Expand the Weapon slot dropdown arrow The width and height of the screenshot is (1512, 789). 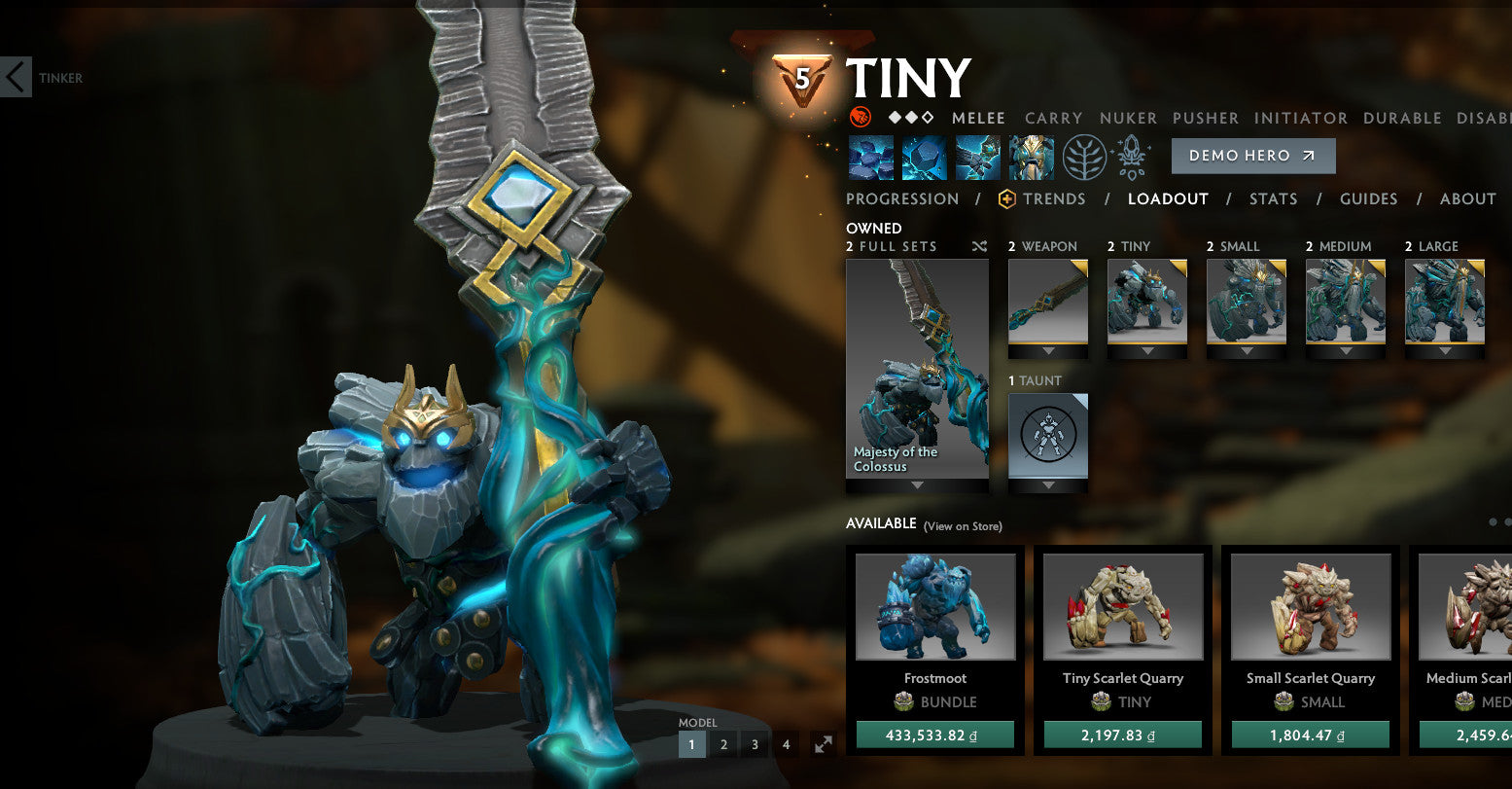[x=1047, y=350]
